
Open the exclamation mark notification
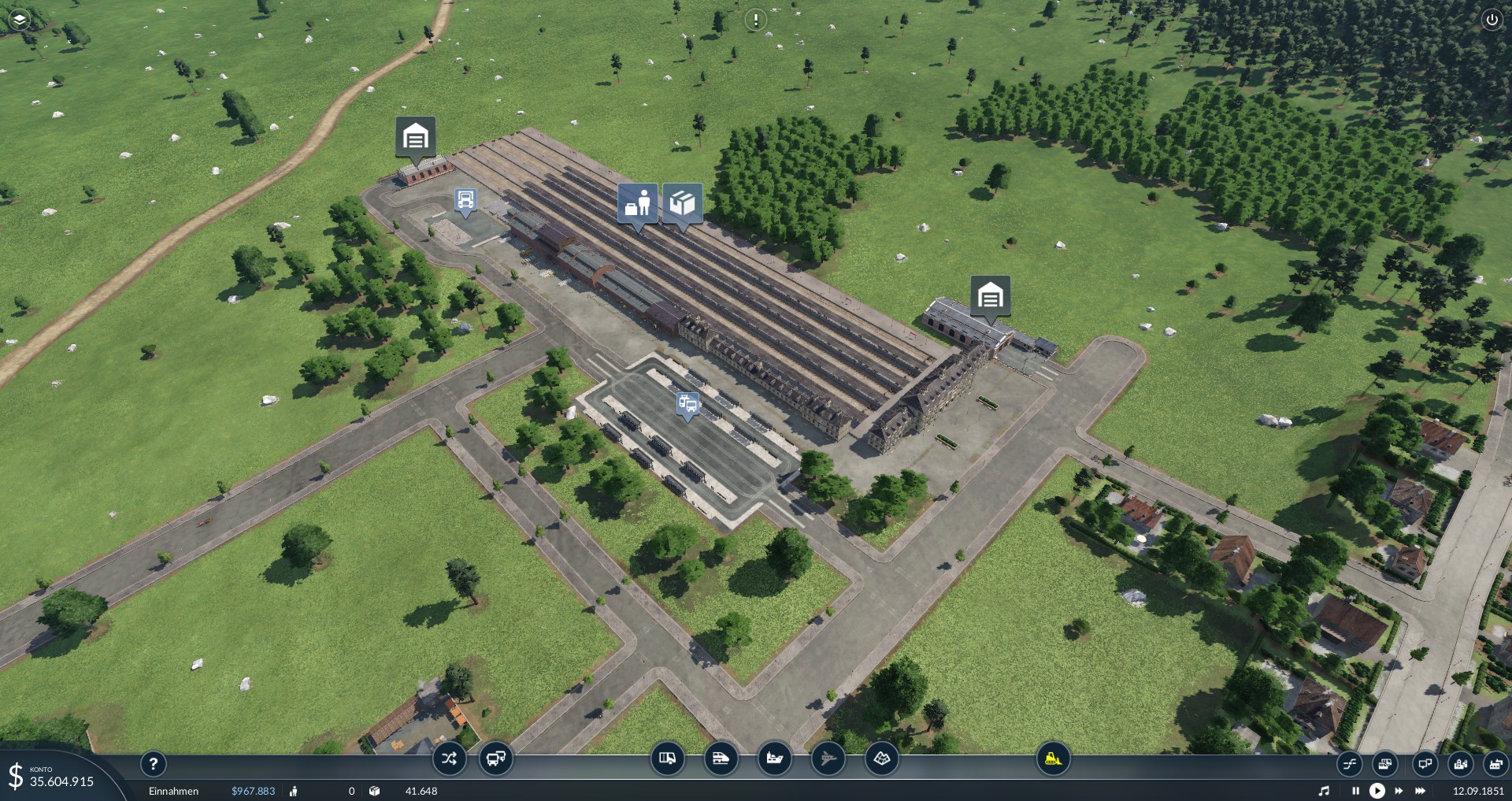point(756,20)
